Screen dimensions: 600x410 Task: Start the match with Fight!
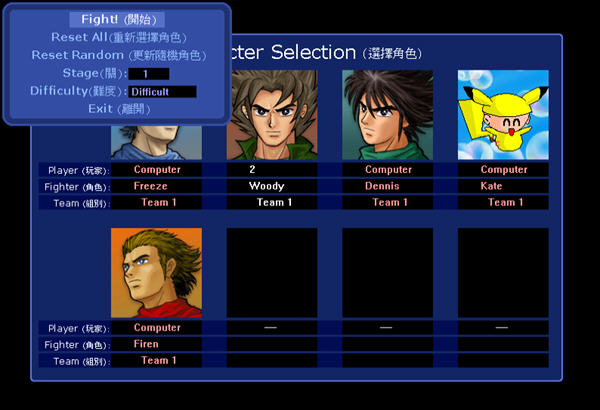tap(117, 20)
